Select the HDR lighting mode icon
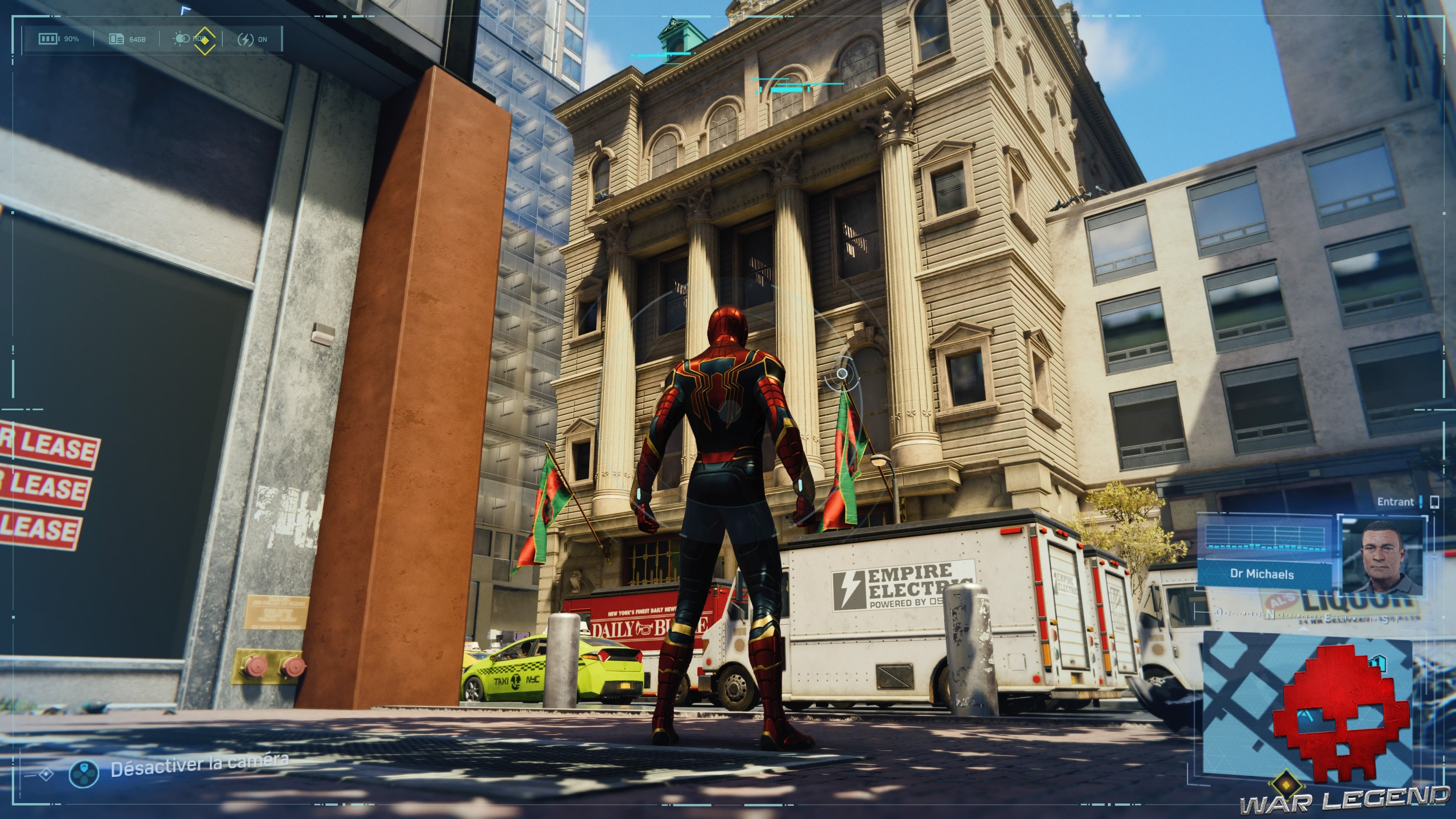The width and height of the screenshot is (1456, 819). [x=182, y=38]
